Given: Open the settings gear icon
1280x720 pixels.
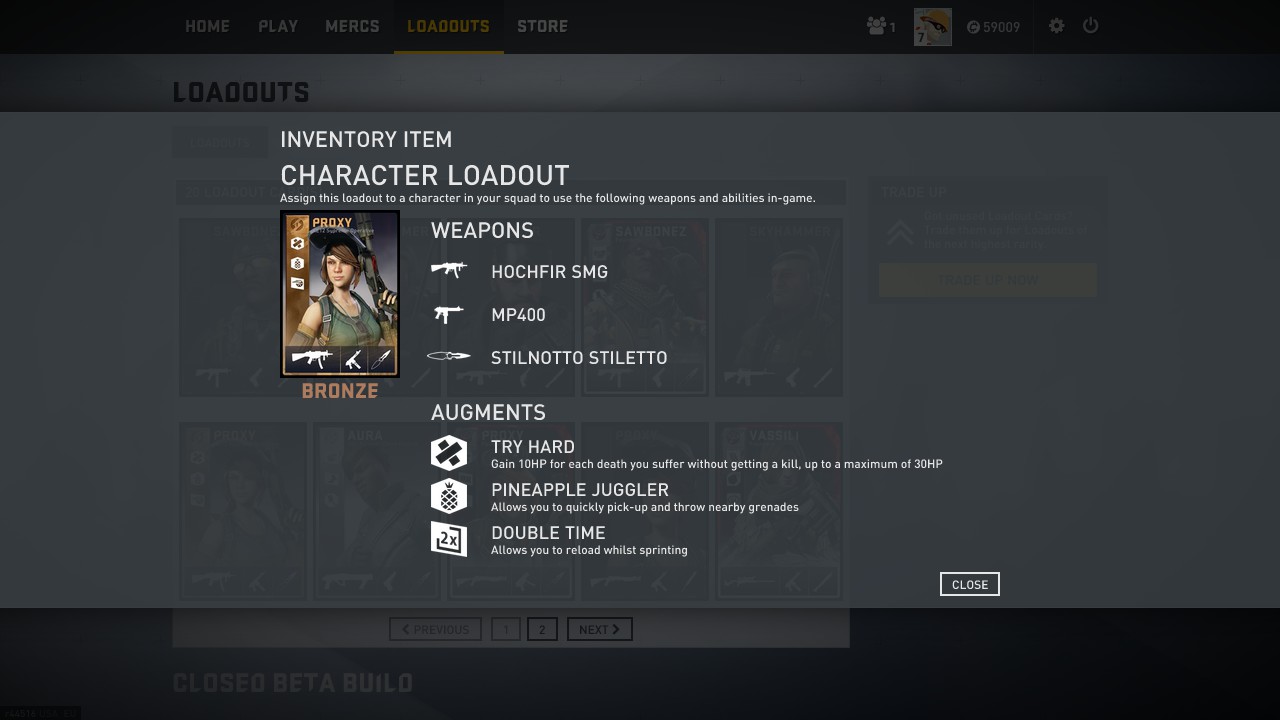Looking at the screenshot, I should click(x=1056, y=27).
